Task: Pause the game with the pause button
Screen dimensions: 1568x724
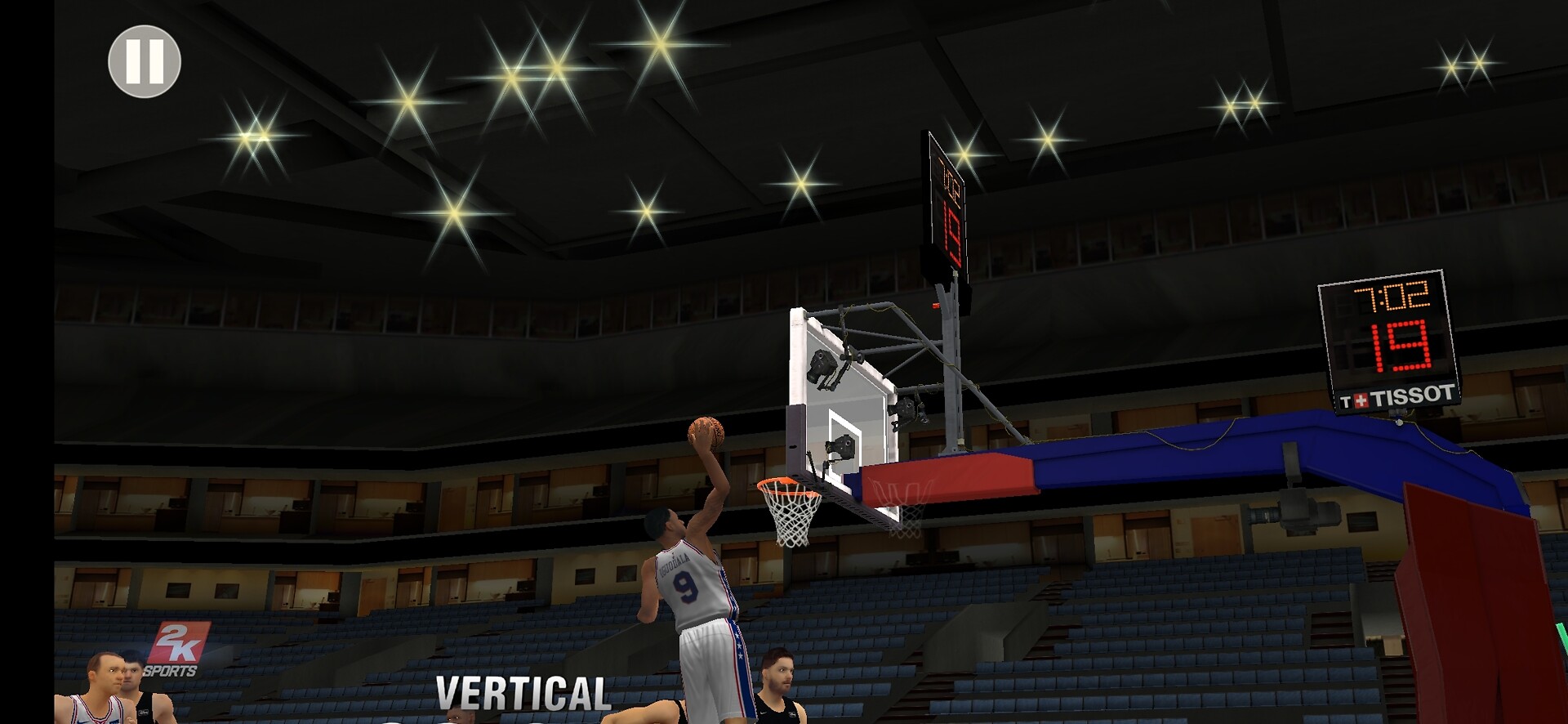Action: [x=145, y=62]
